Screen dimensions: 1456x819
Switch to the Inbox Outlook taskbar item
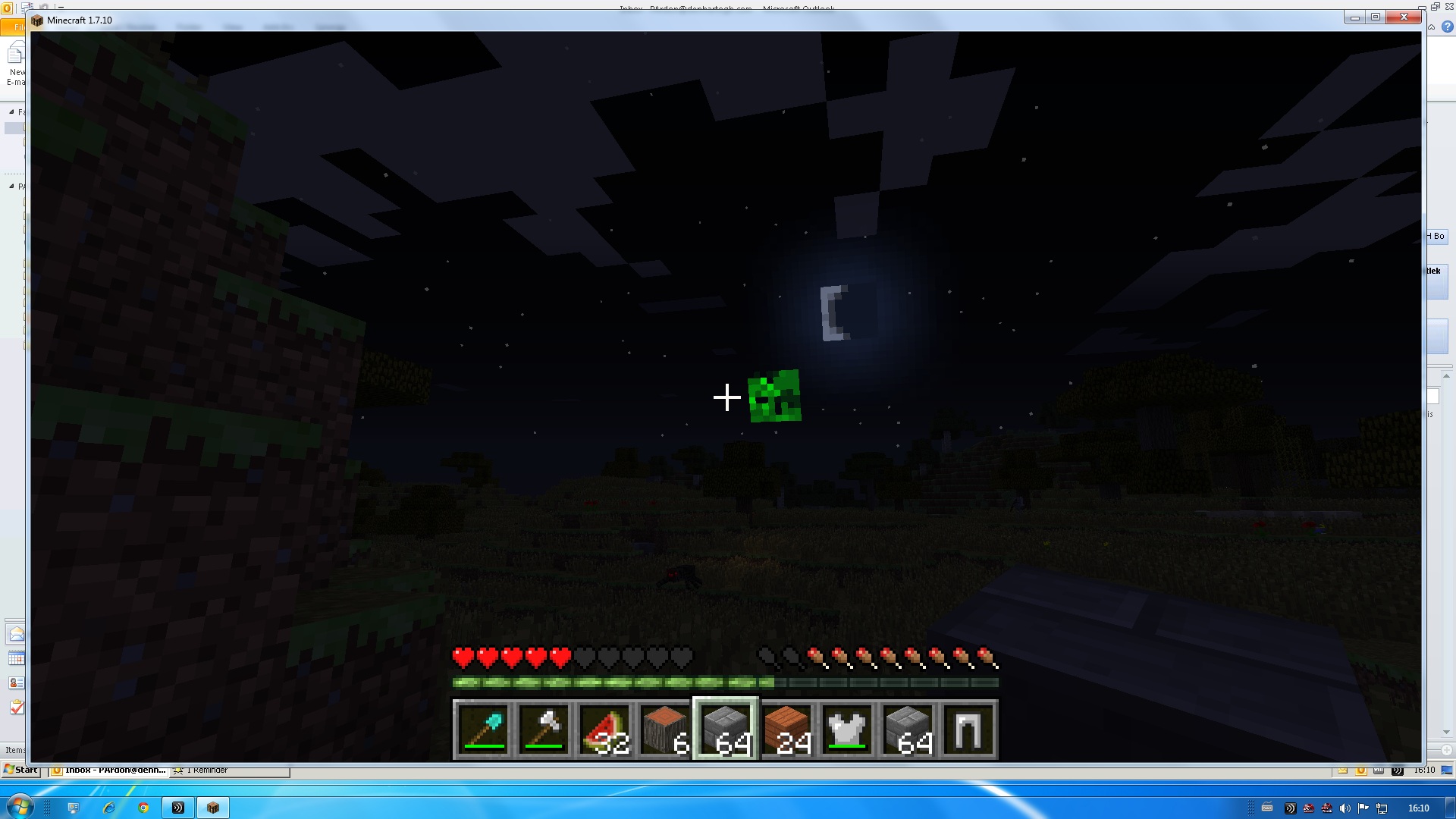coord(110,769)
